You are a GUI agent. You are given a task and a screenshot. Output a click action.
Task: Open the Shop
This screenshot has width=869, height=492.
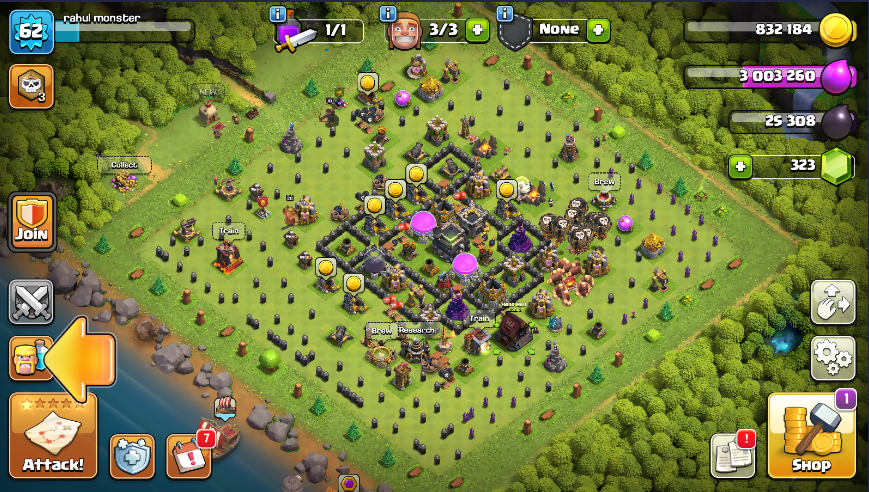pos(811,436)
